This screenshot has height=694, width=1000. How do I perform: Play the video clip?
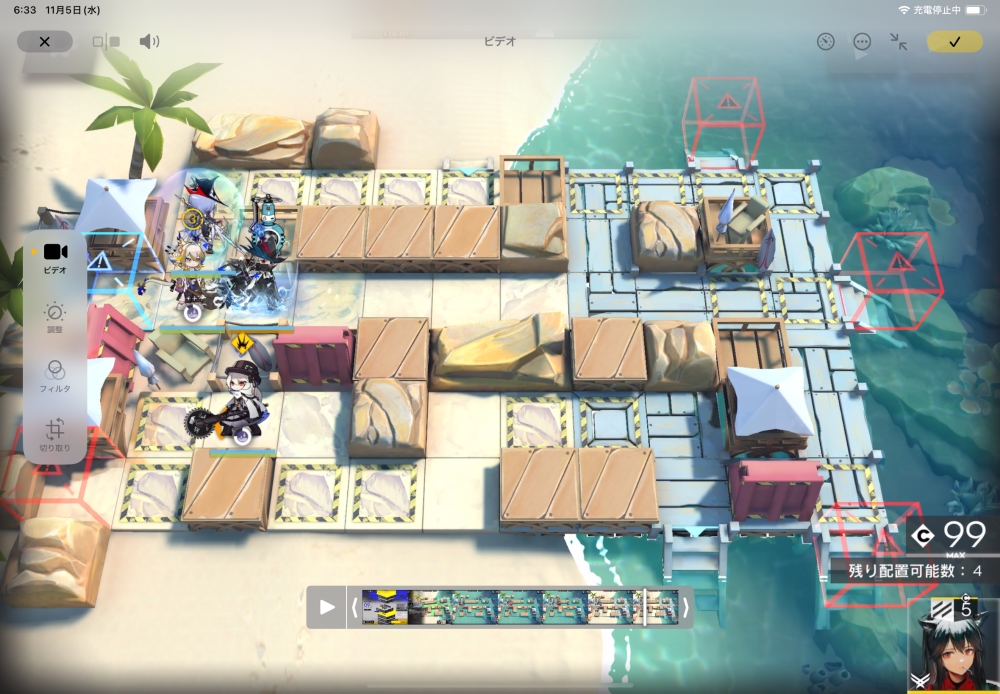327,607
